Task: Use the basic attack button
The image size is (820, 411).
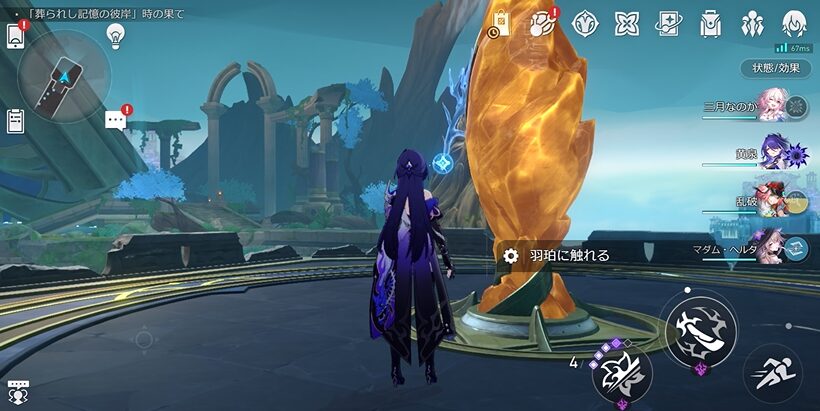Action: pos(701,332)
